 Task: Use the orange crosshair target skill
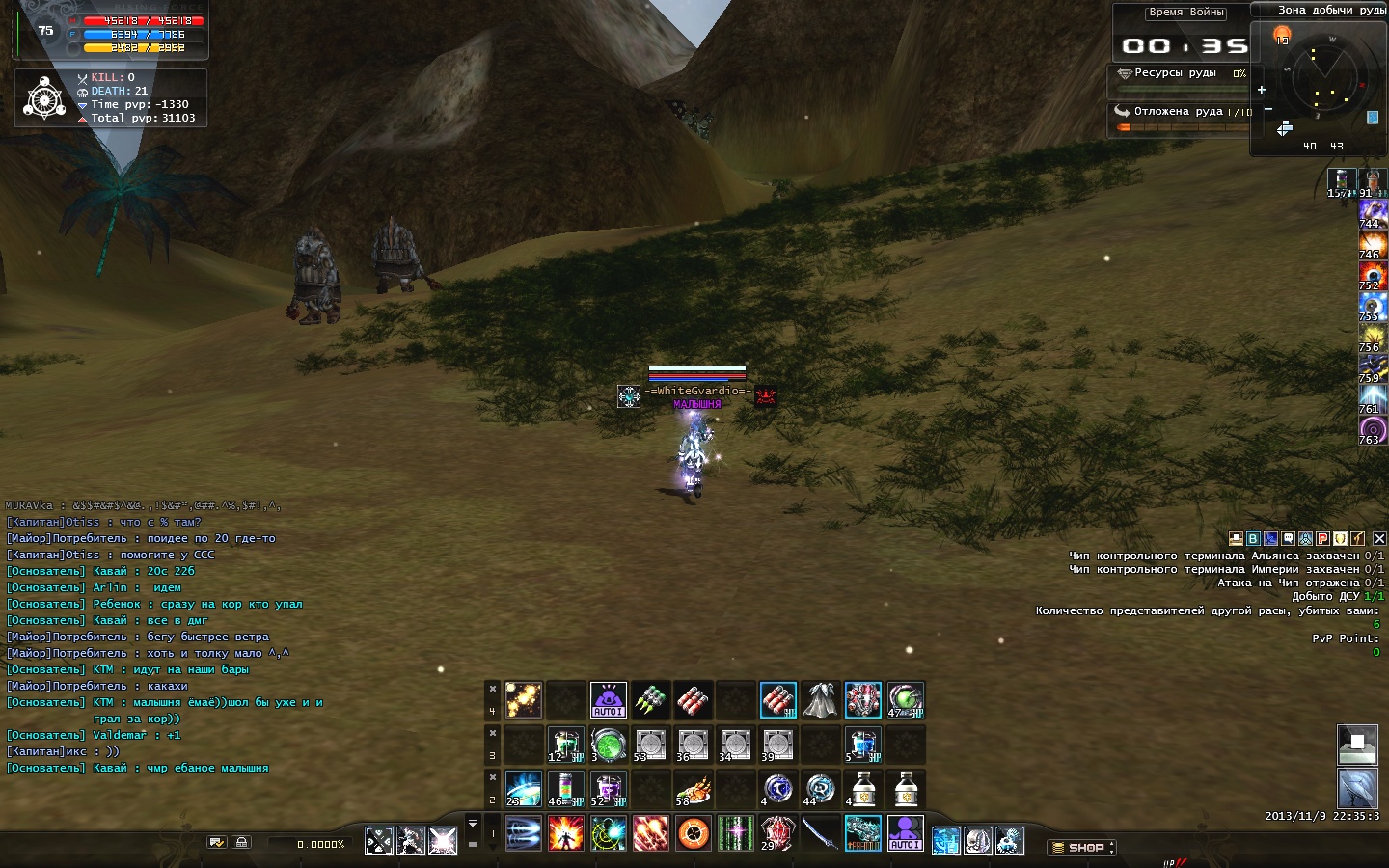point(693,832)
